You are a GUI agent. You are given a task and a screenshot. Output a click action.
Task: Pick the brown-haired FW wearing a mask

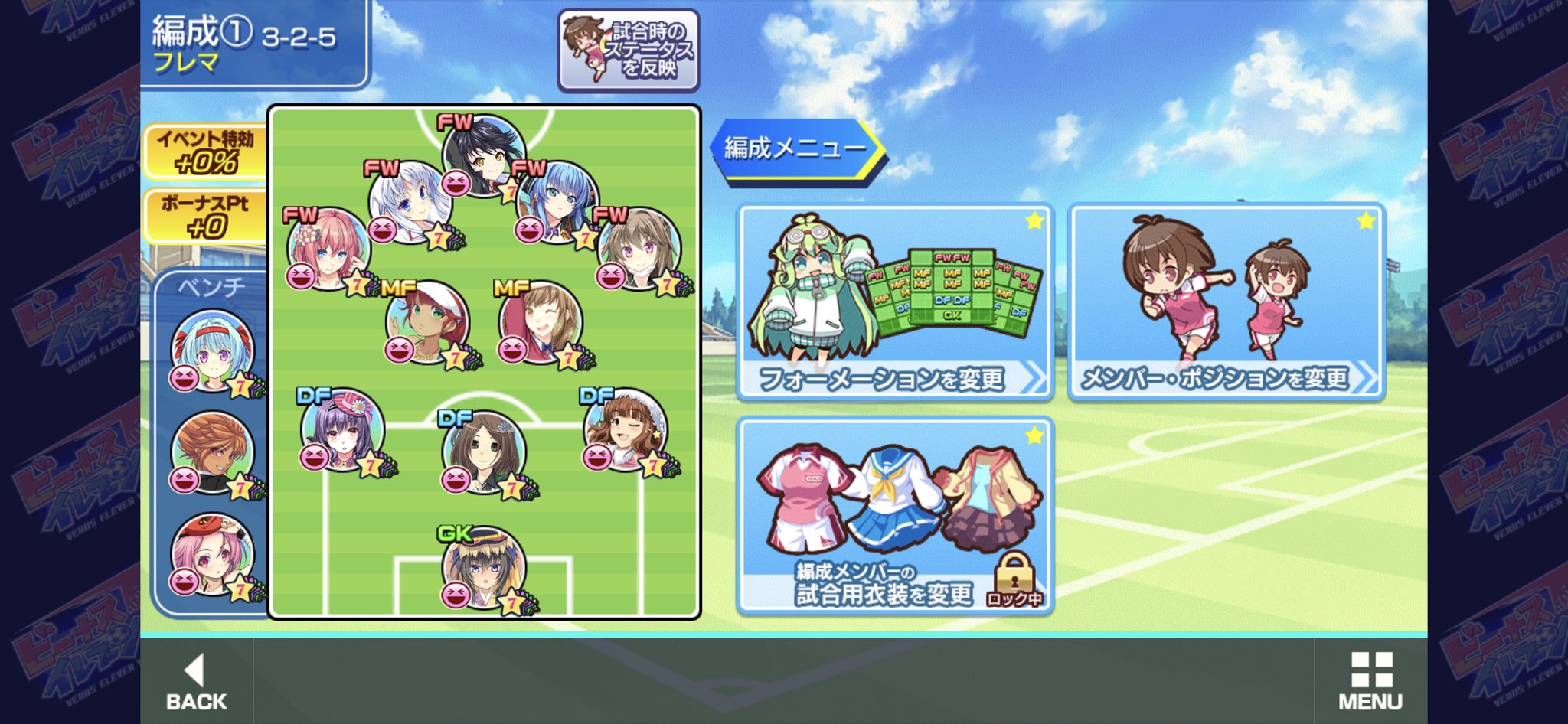click(639, 248)
